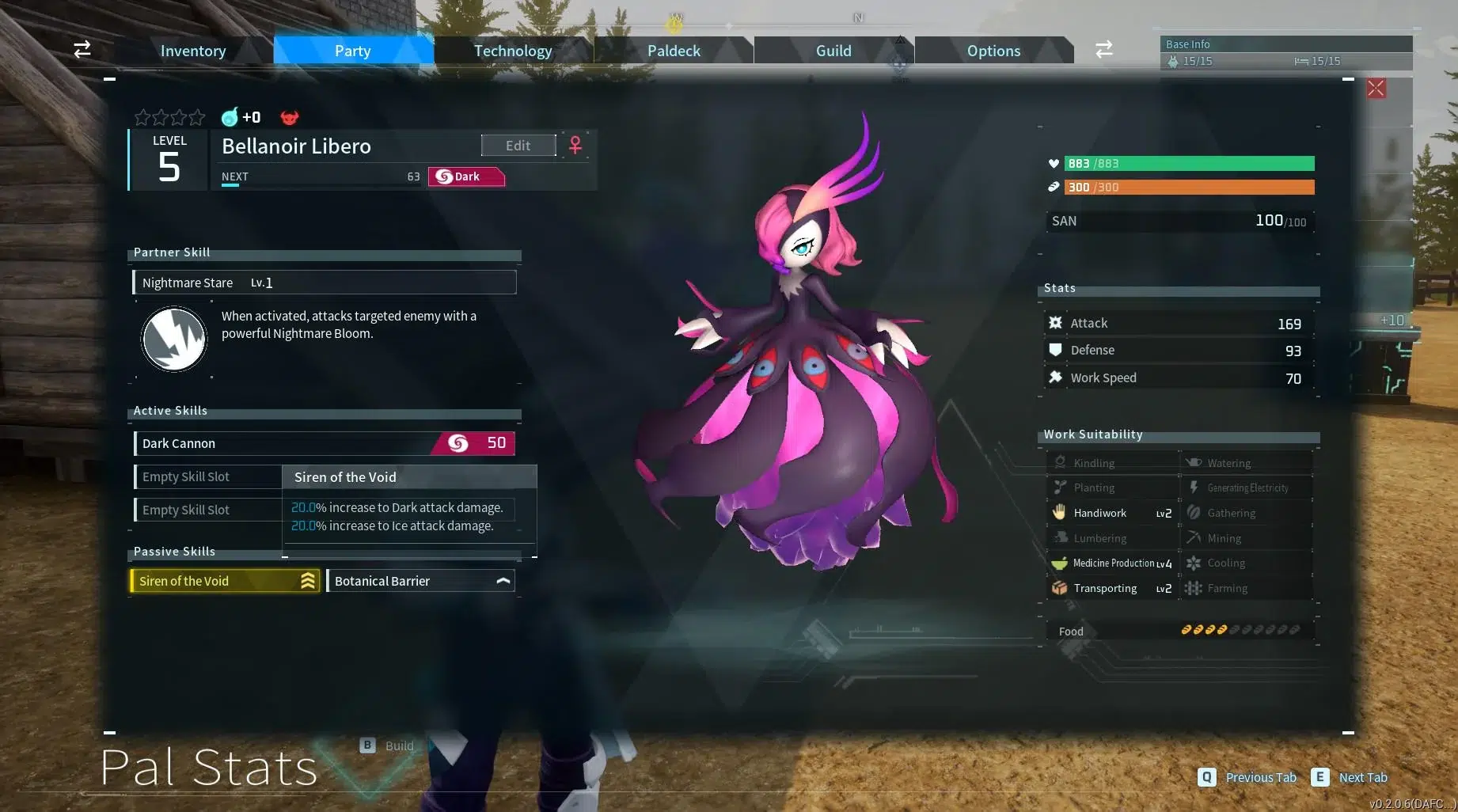Click the Nightmare Stare partner skill icon
Image resolution: width=1458 pixels, height=812 pixels.
click(173, 339)
